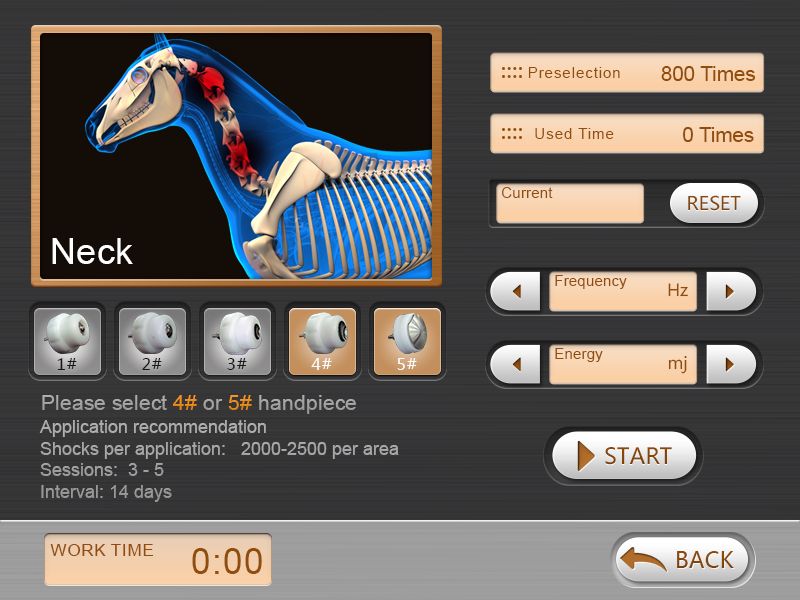The width and height of the screenshot is (800, 600).
Task: Go BACK to the previous screen
Action: (x=684, y=559)
